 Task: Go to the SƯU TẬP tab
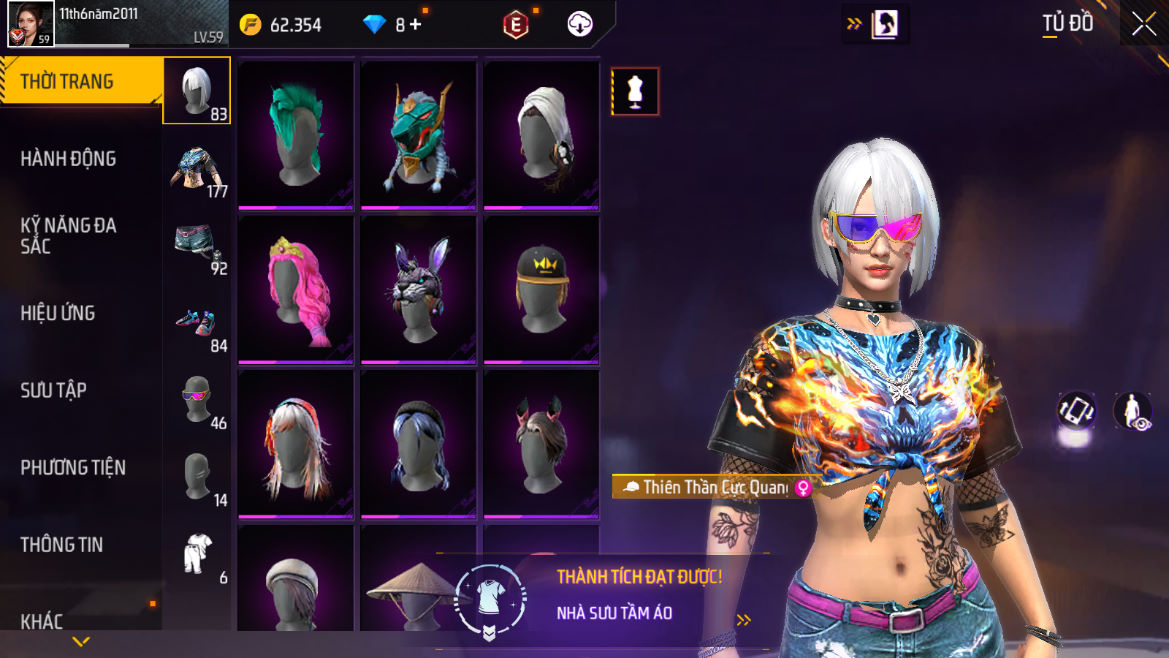54,390
